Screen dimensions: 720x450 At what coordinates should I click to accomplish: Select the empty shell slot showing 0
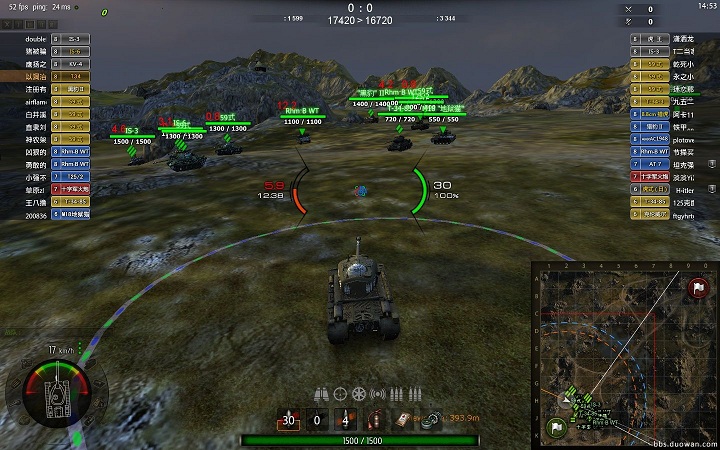click(x=317, y=421)
